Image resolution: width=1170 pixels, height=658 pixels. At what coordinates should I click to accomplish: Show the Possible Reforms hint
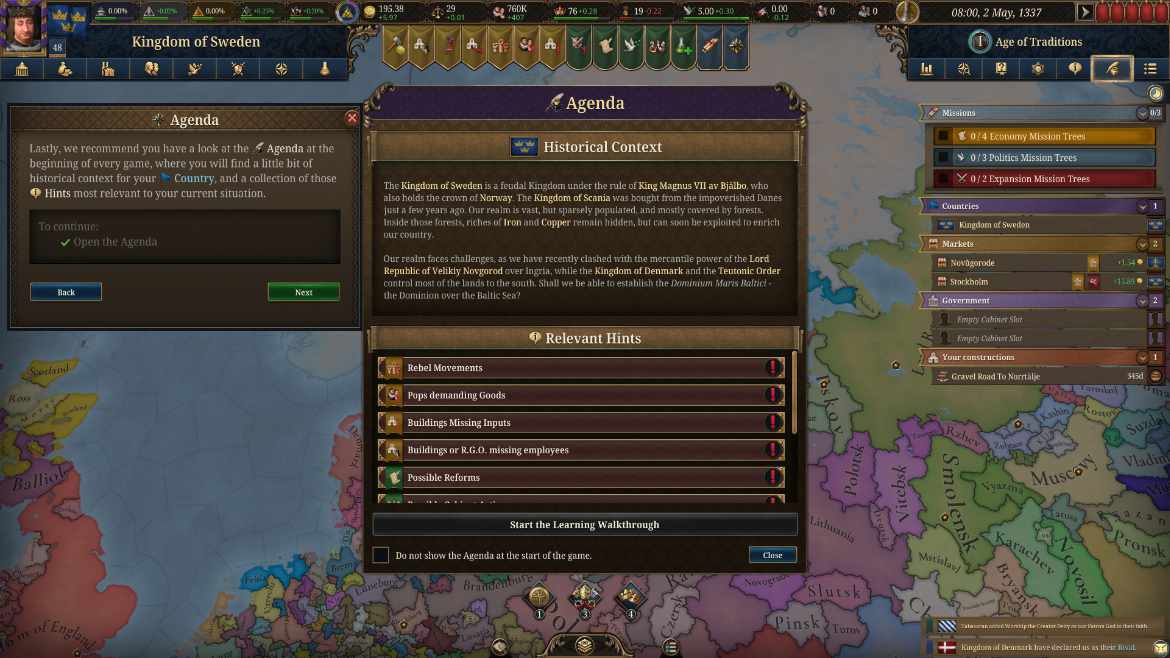pos(581,477)
